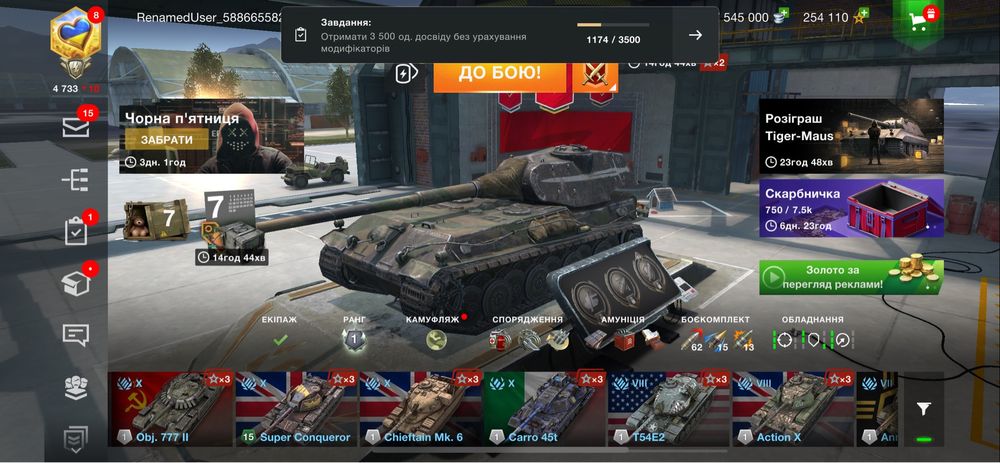Choose the Chieftain Mk. 6 tank
The width and height of the screenshot is (1000, 463).
pos(420,408)
